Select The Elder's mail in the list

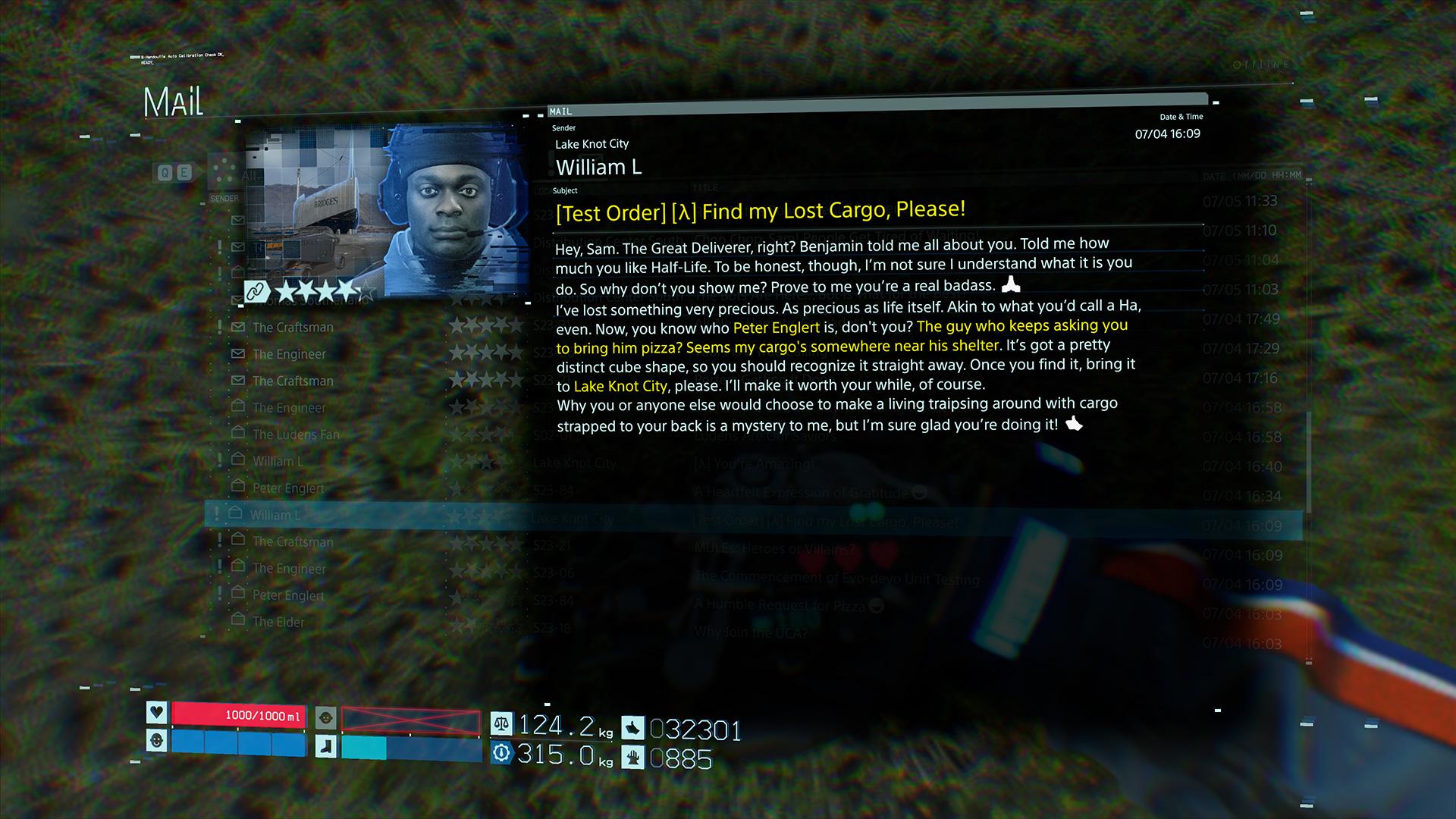278,622
